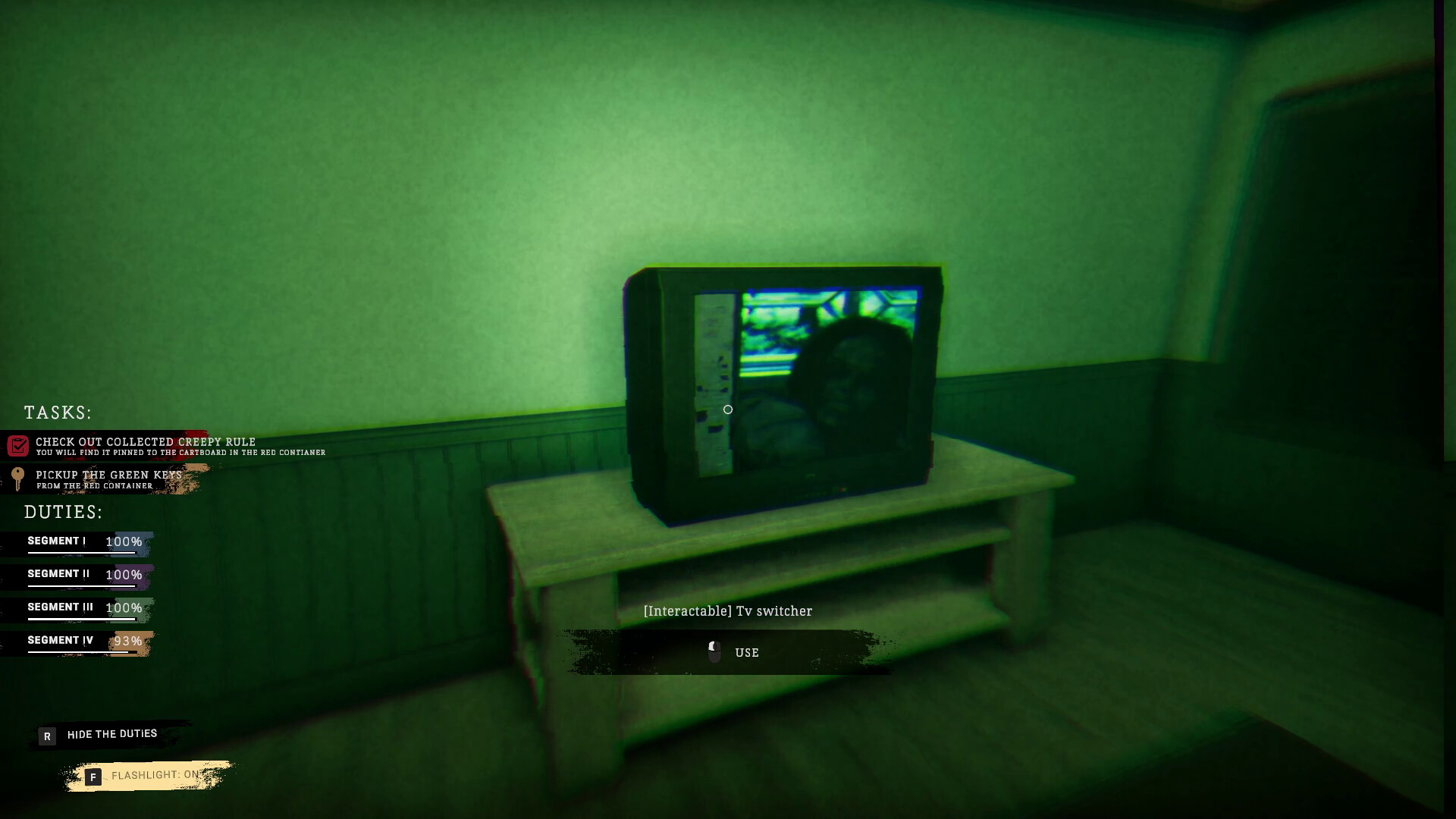This screenshot has width=1456, height=819.
Task: Click the R keybind badge
Action: coord(47,736)
